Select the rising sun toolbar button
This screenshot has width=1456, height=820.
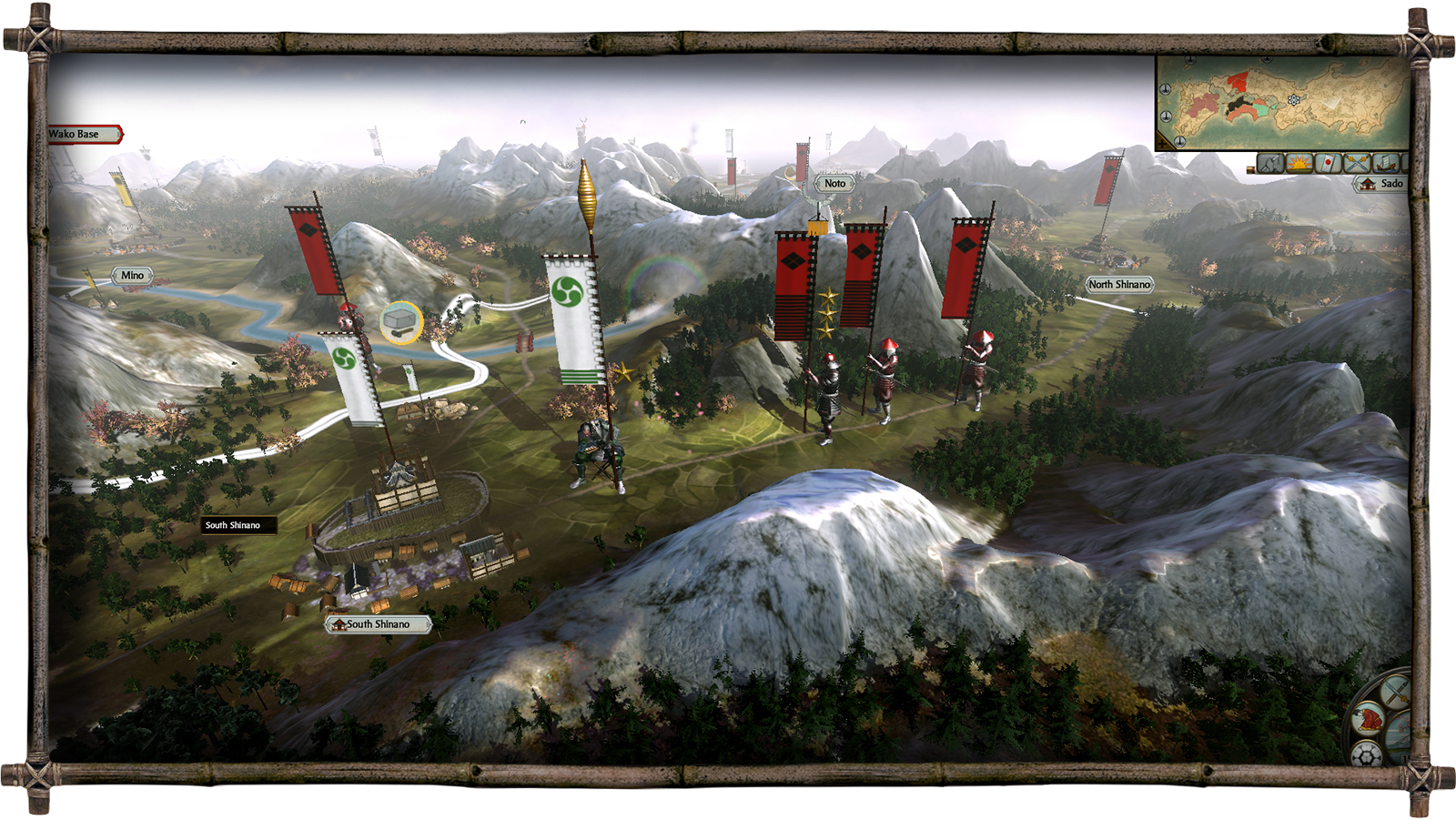tap(1299, 164)
